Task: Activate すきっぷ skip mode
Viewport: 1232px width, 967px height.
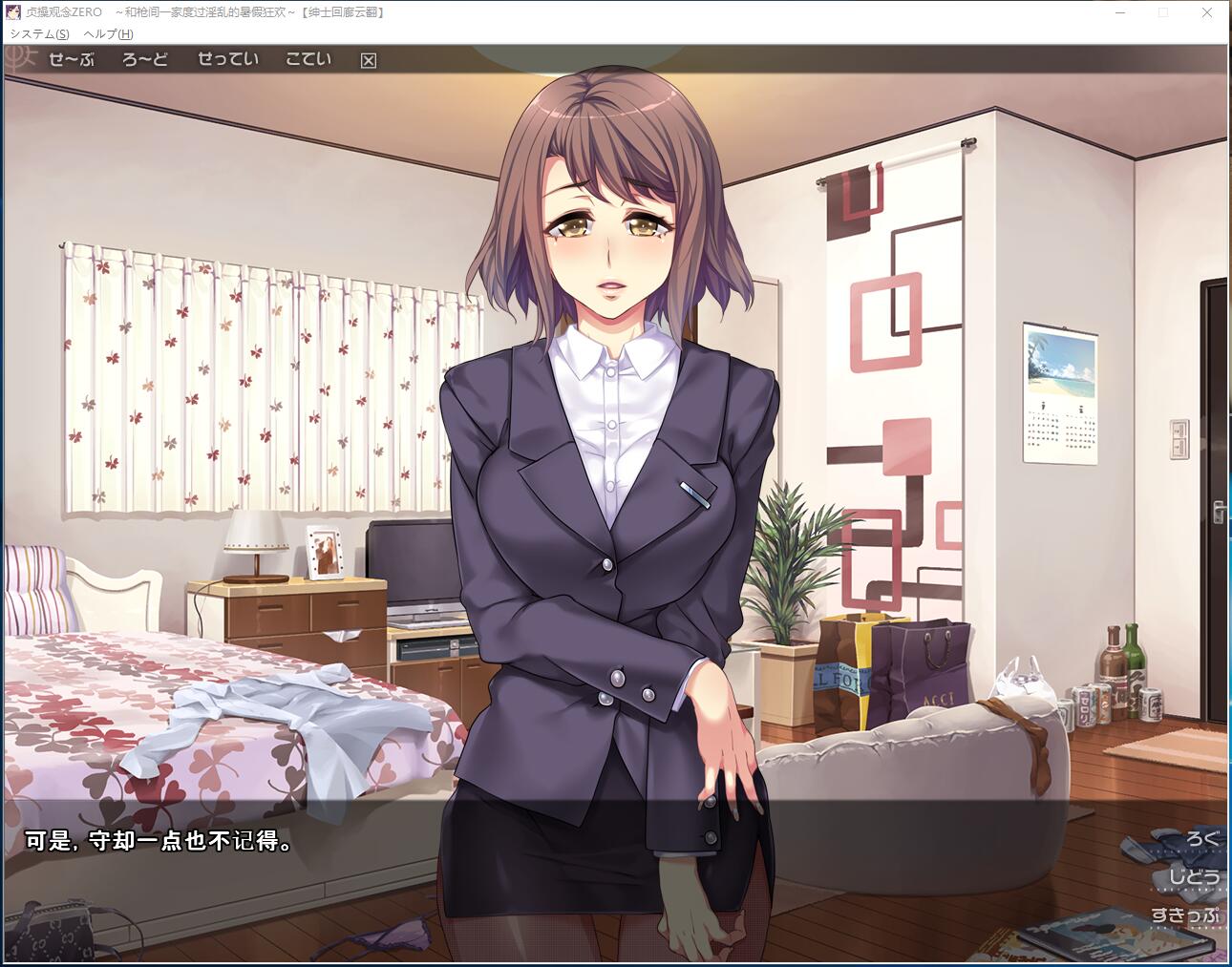Action: pyautogui.click(x=1185, y=915)
